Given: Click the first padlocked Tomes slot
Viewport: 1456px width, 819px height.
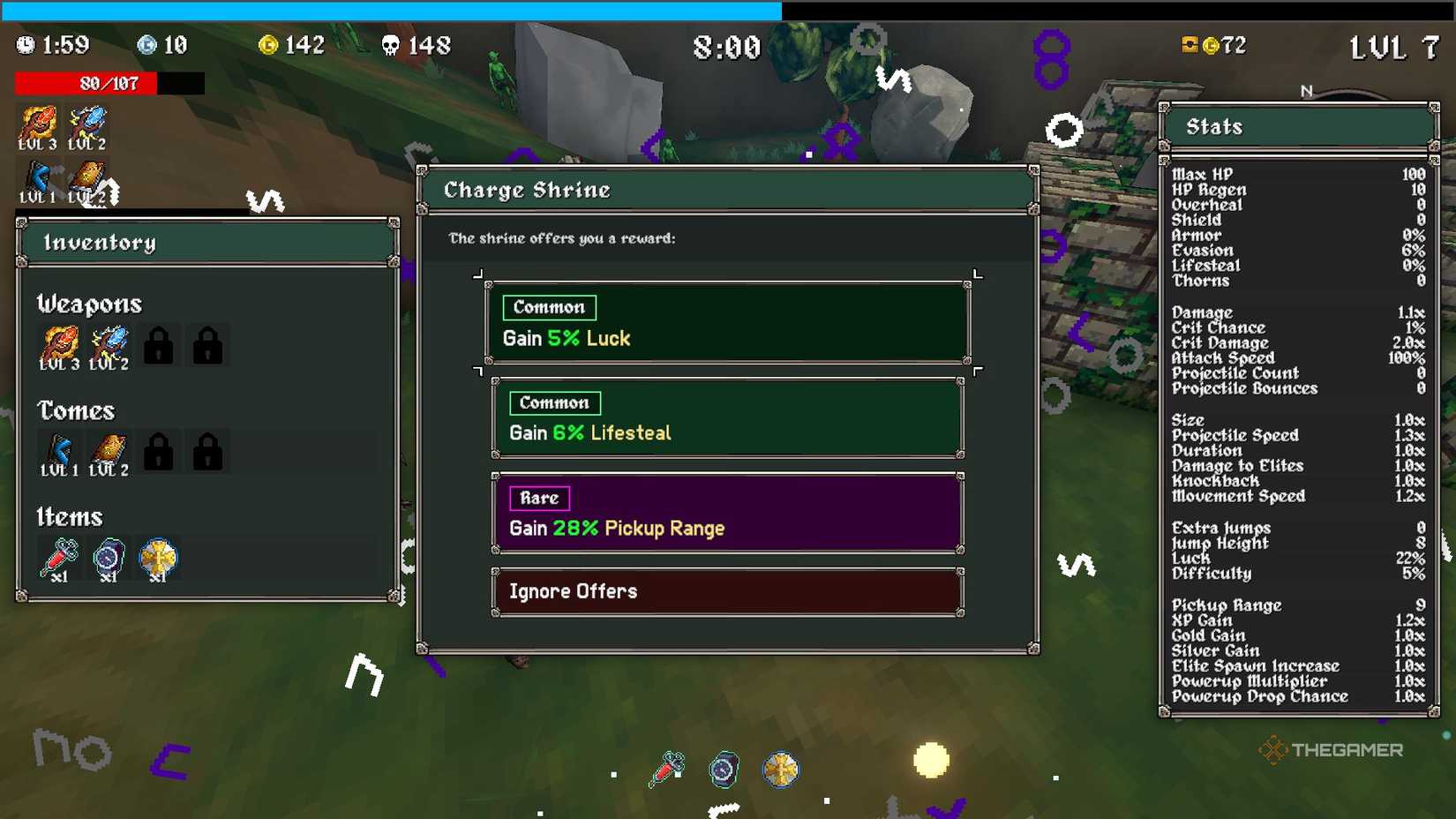Looking at the screenshot, I should [159, 451].
